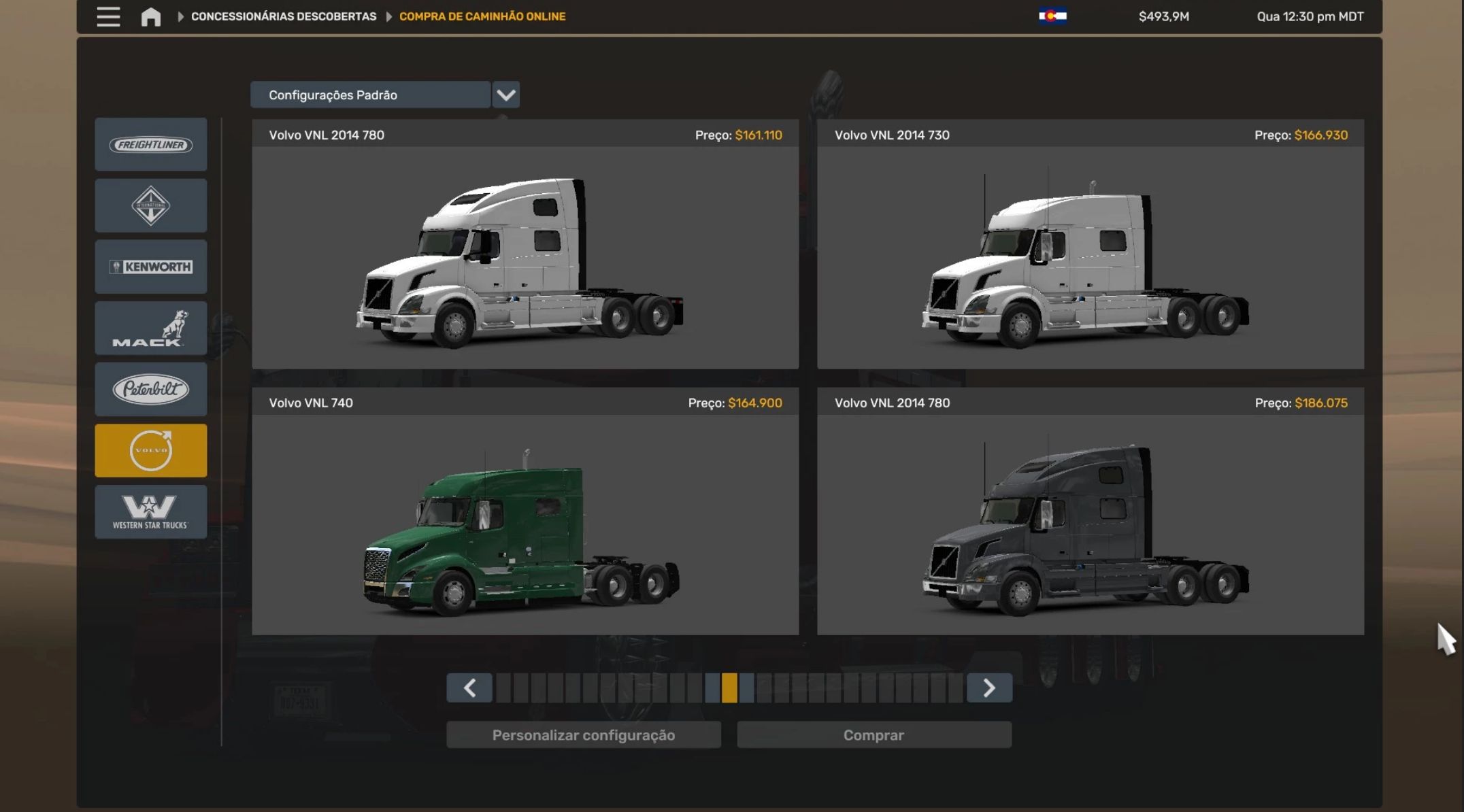This screenshot has width=1464, height=812.
Task: Select the Freightliner brand tab
Action: (x=151, y=144)
